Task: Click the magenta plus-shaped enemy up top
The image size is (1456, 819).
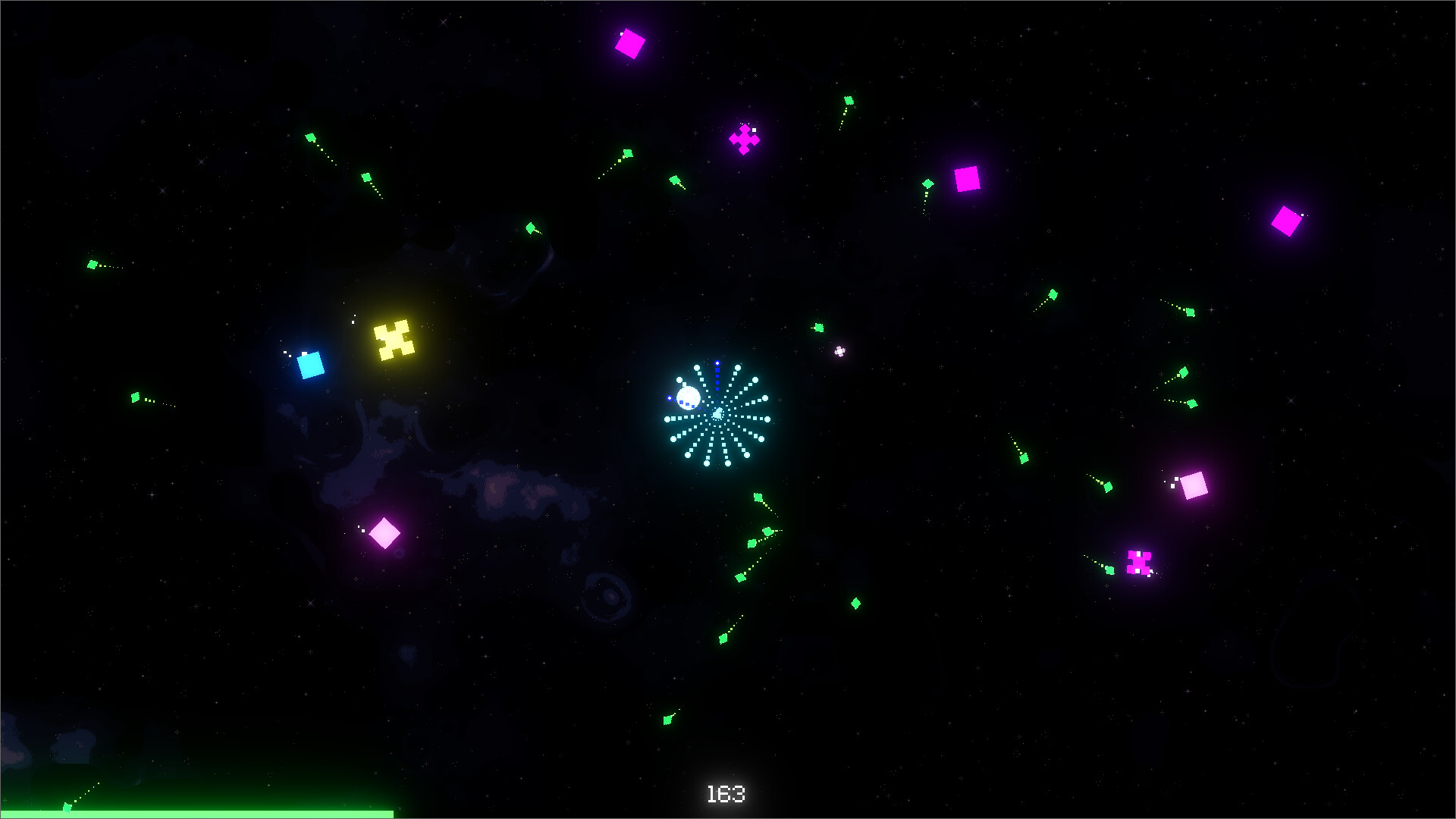Action: [744, 139]
